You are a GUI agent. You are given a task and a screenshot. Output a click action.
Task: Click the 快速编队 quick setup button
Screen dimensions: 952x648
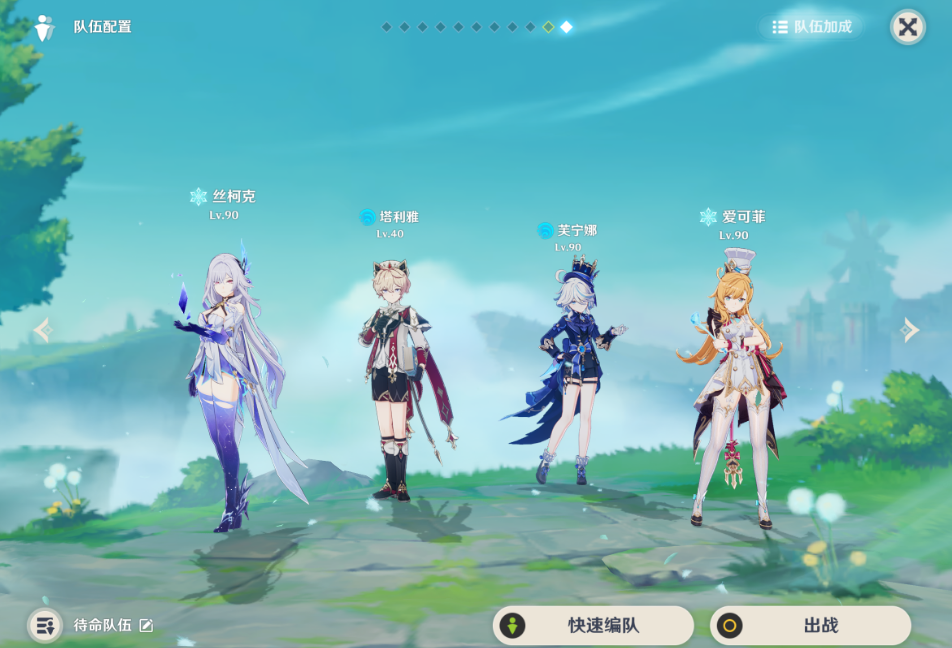tap(593, 626)
